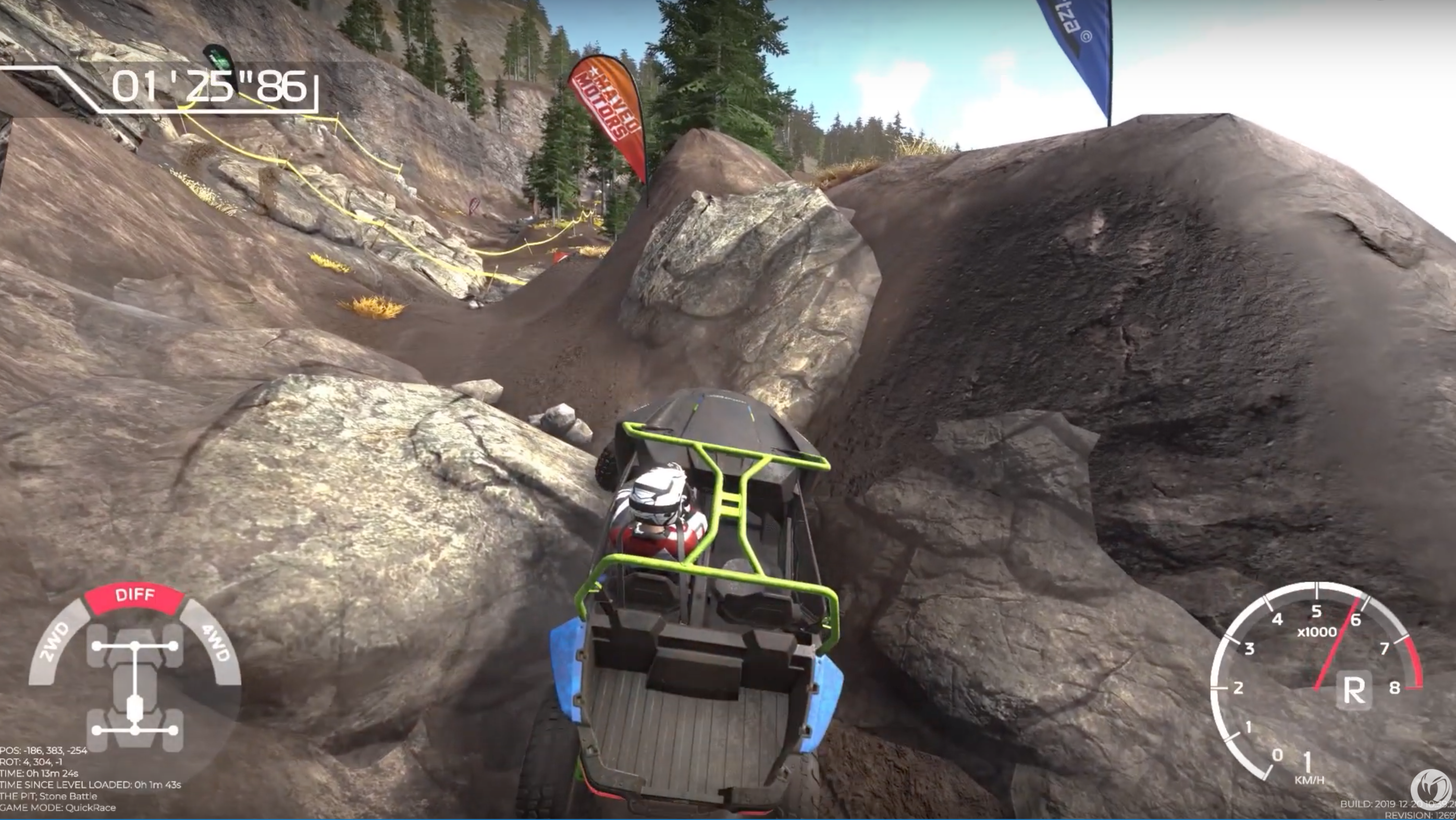Click the R gear indicator box

pyautogui.click(x=1353, y=690)
